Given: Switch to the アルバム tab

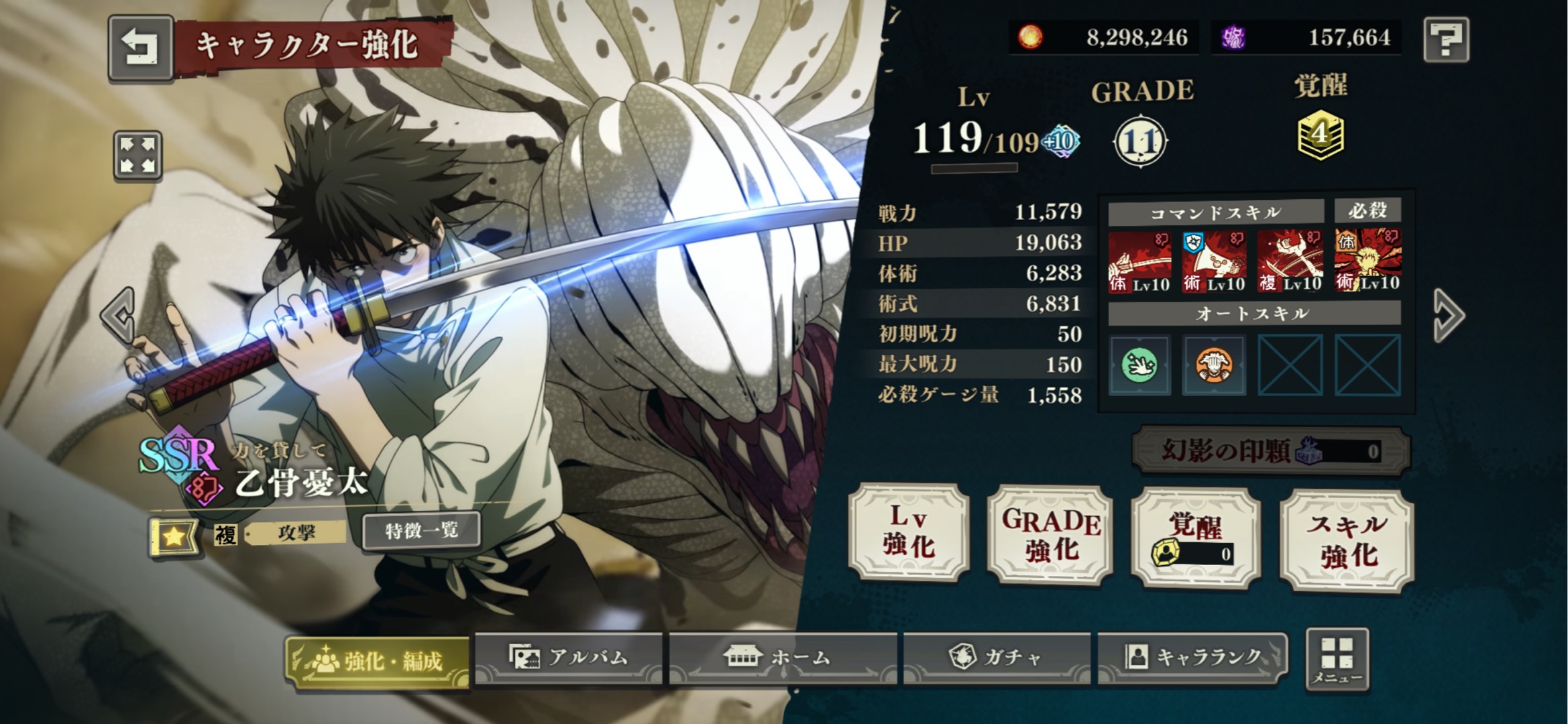Looking at the screenshot, I should tap(569, 658).
